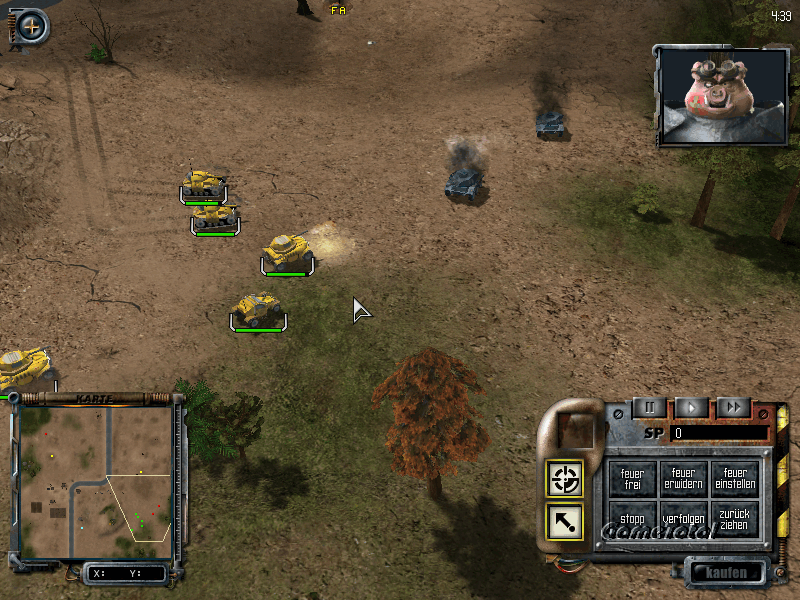Select the arrow move mode icon
The image size is (800, 600).
click(565, 520)
